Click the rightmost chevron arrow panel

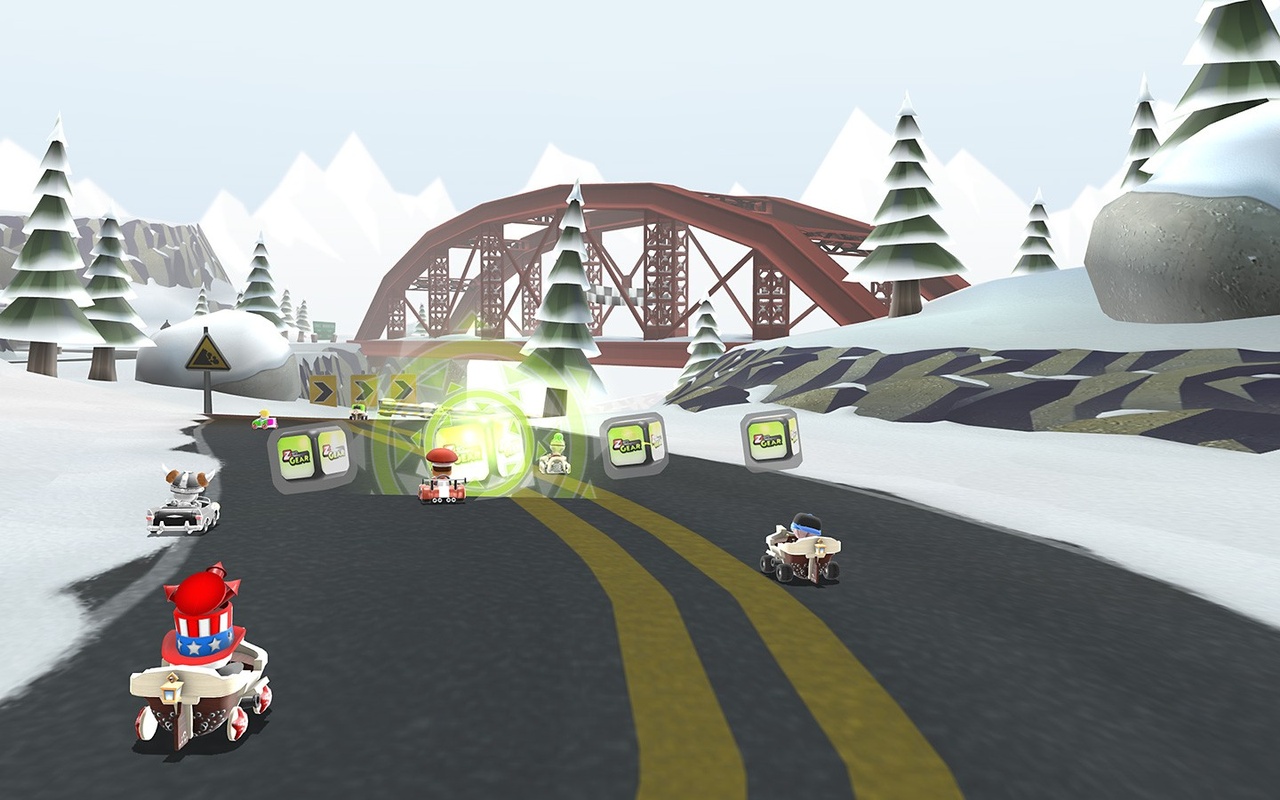(x=403, y=387)
